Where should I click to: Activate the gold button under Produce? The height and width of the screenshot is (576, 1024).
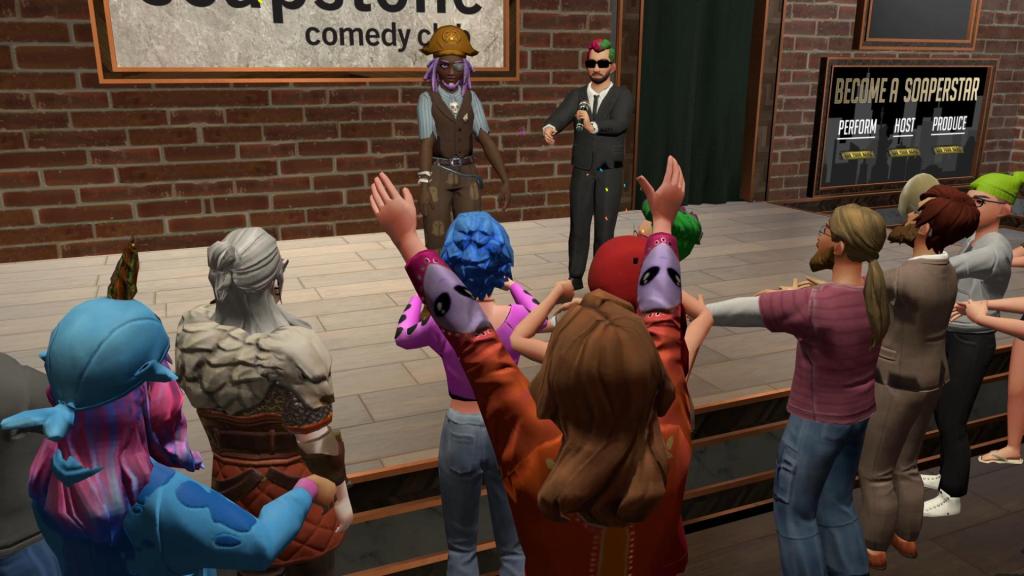pos(948,149)
